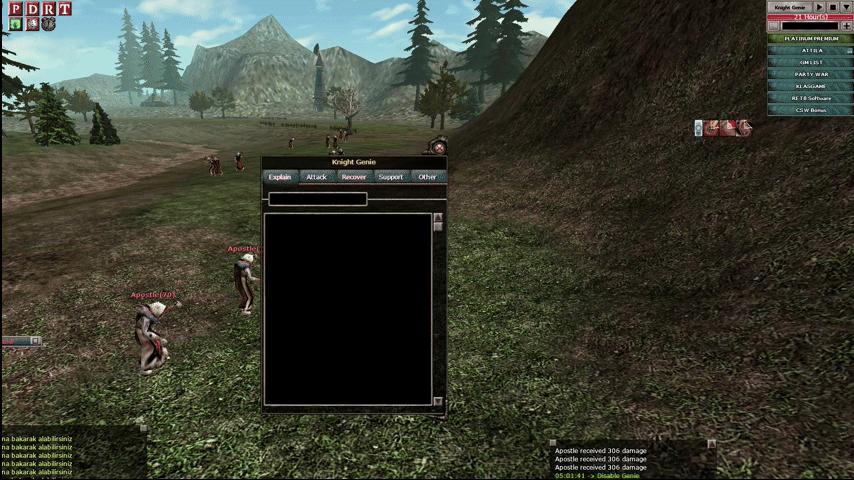Expand the Knight Genie dropdown arrow
The height and width of the screenshot is (480, 854).
[845, 7]
